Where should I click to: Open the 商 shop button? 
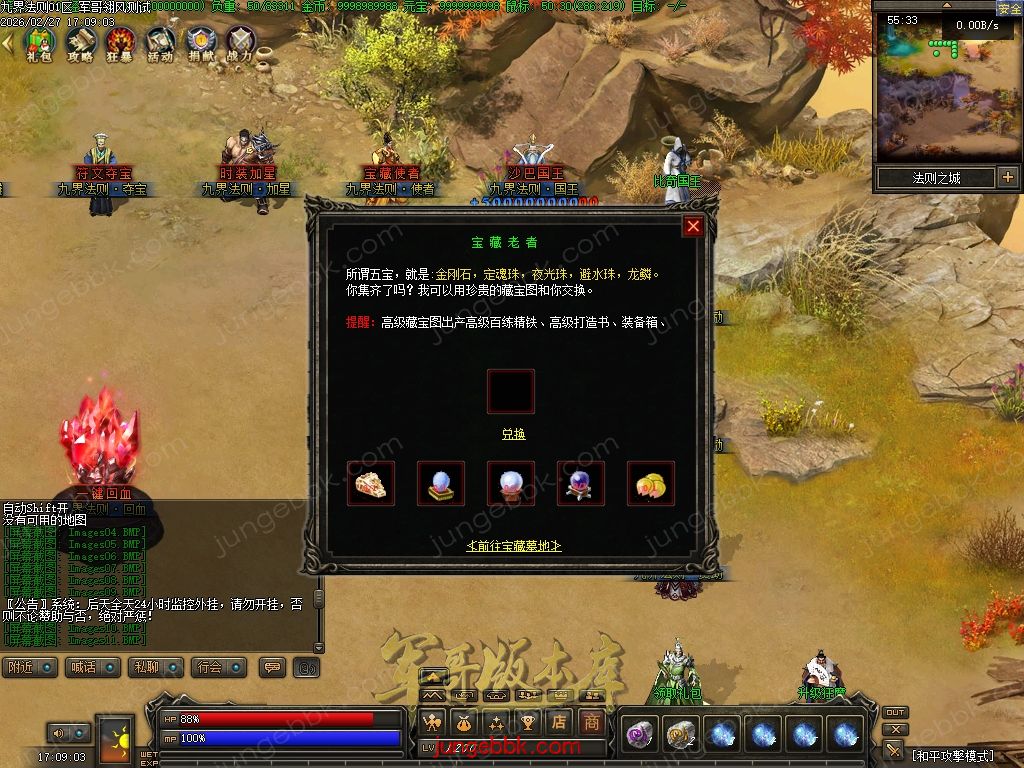pos(593,721)
